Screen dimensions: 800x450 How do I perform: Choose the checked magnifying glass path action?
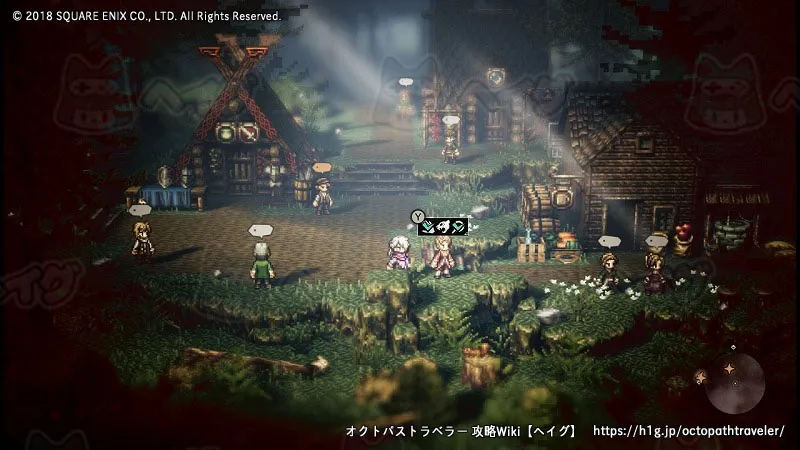tap(457, 226)
